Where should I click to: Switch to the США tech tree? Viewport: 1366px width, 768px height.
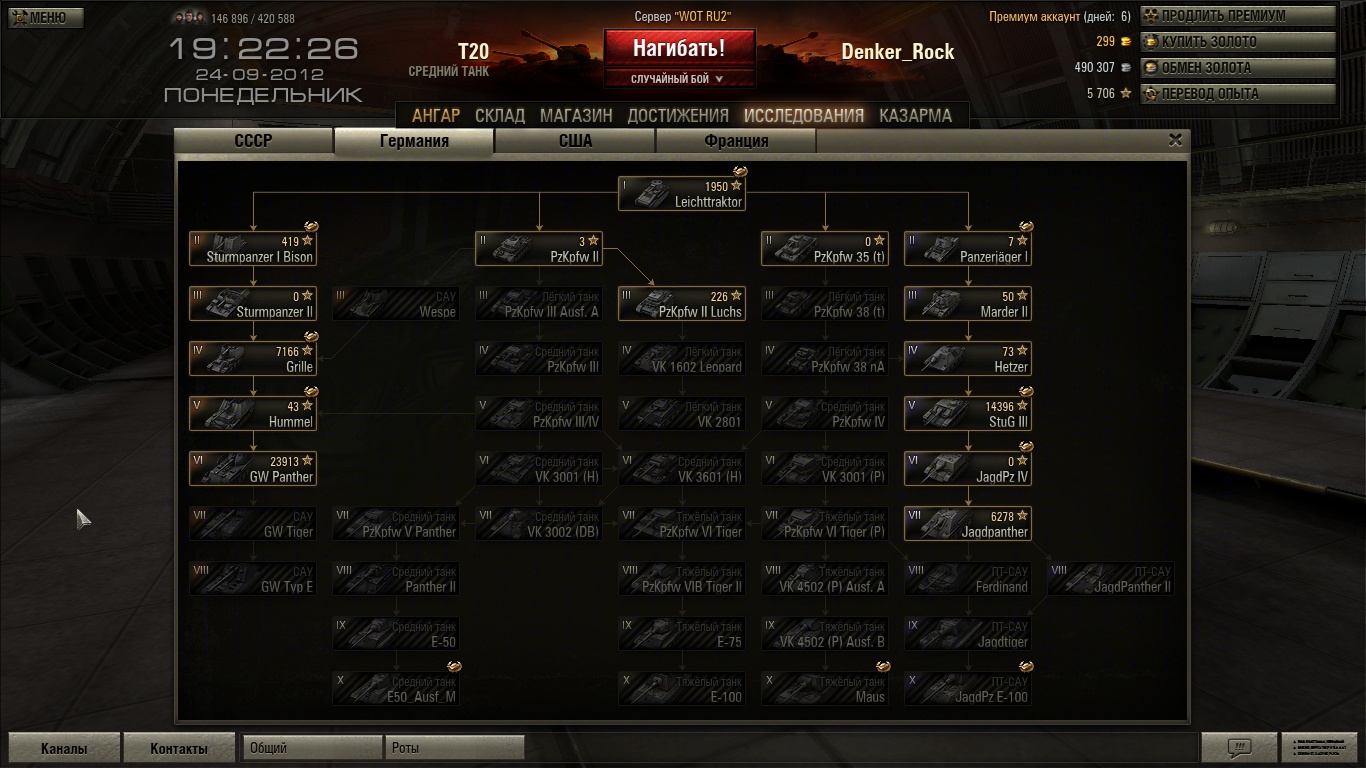click(575, 141)
